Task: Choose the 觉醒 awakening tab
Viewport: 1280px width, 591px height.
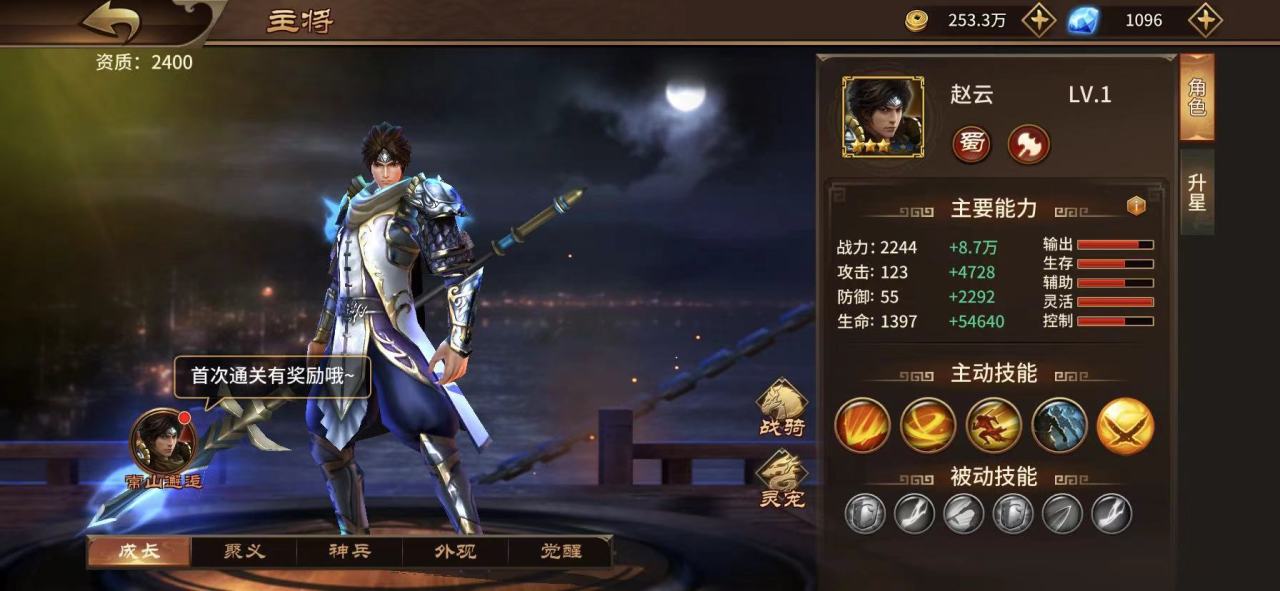Action: click(560, 551)
